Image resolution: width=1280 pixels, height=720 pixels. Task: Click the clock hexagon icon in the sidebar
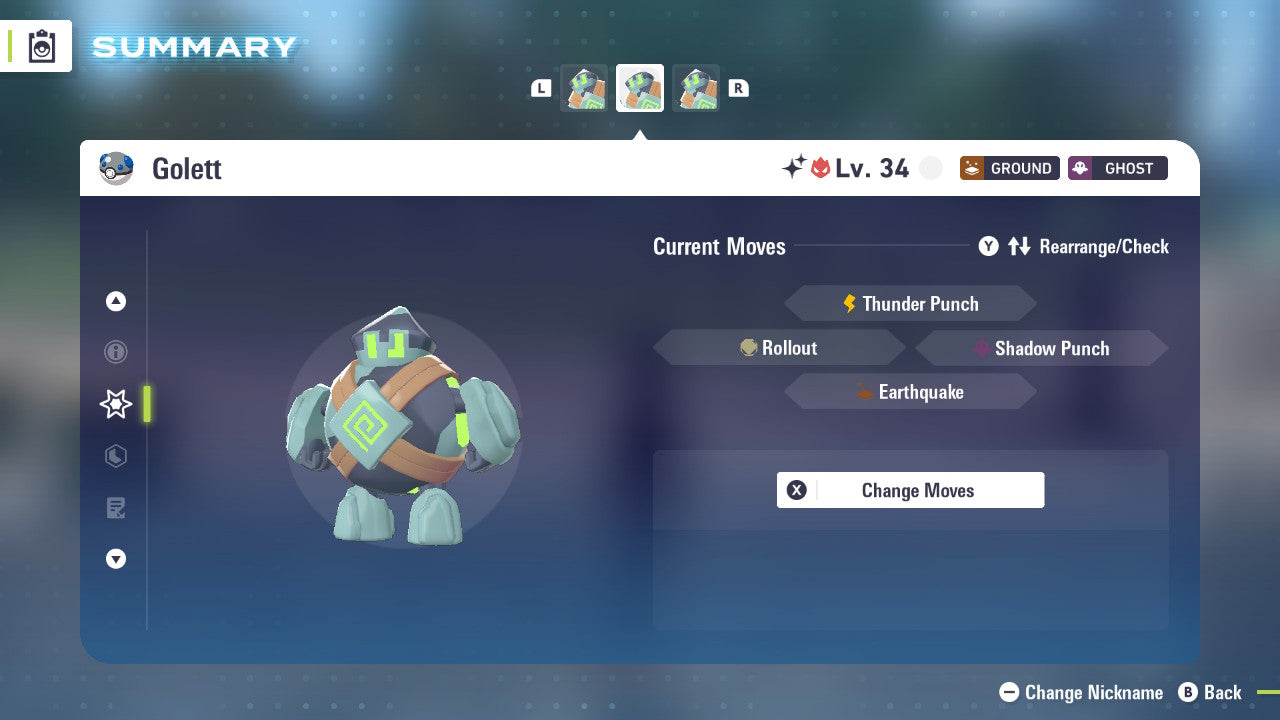(115, 456)
